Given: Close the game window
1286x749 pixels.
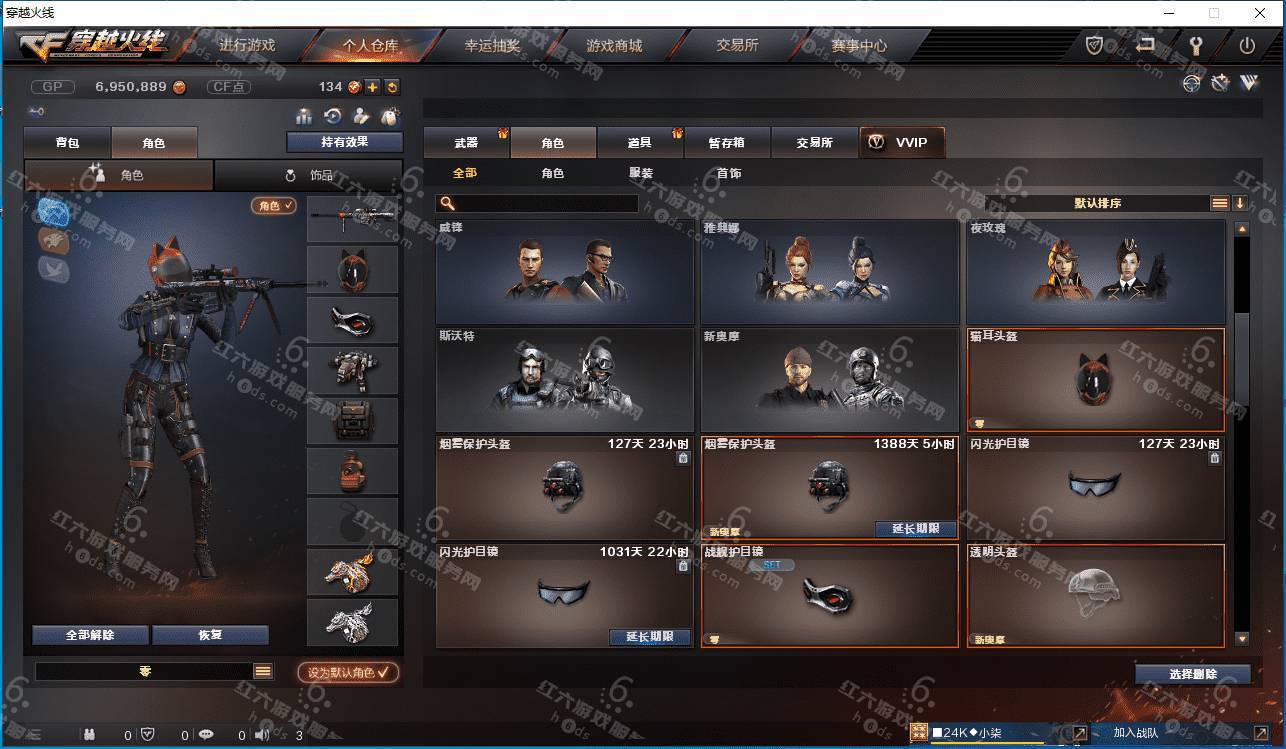Looking at the screenshot, I should click(x=1260, y=13).
